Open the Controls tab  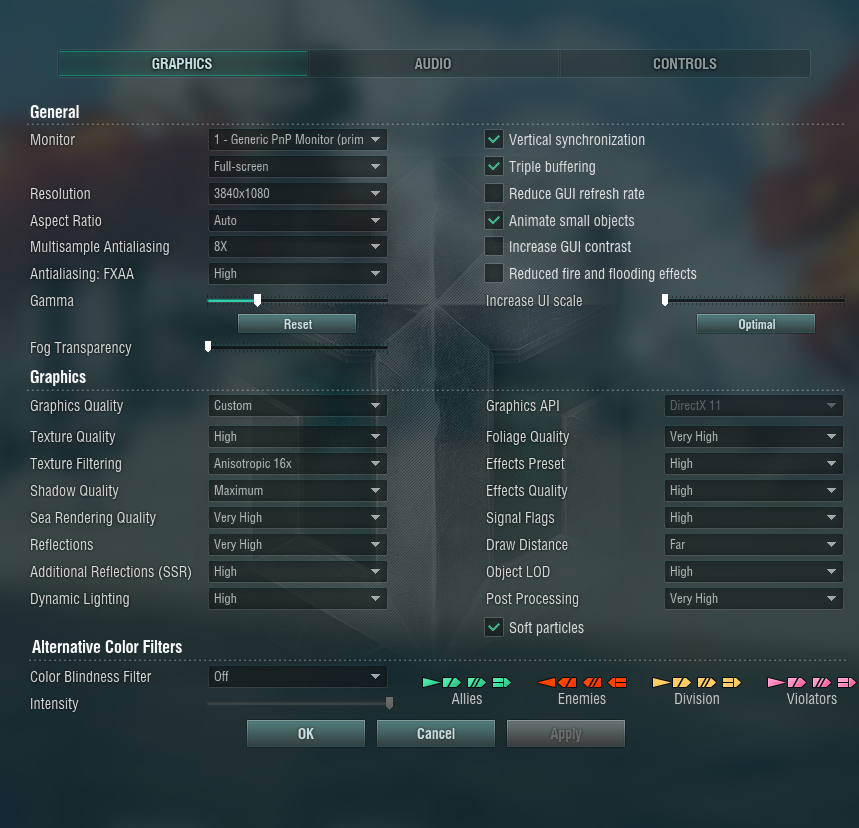coord(684,64)
